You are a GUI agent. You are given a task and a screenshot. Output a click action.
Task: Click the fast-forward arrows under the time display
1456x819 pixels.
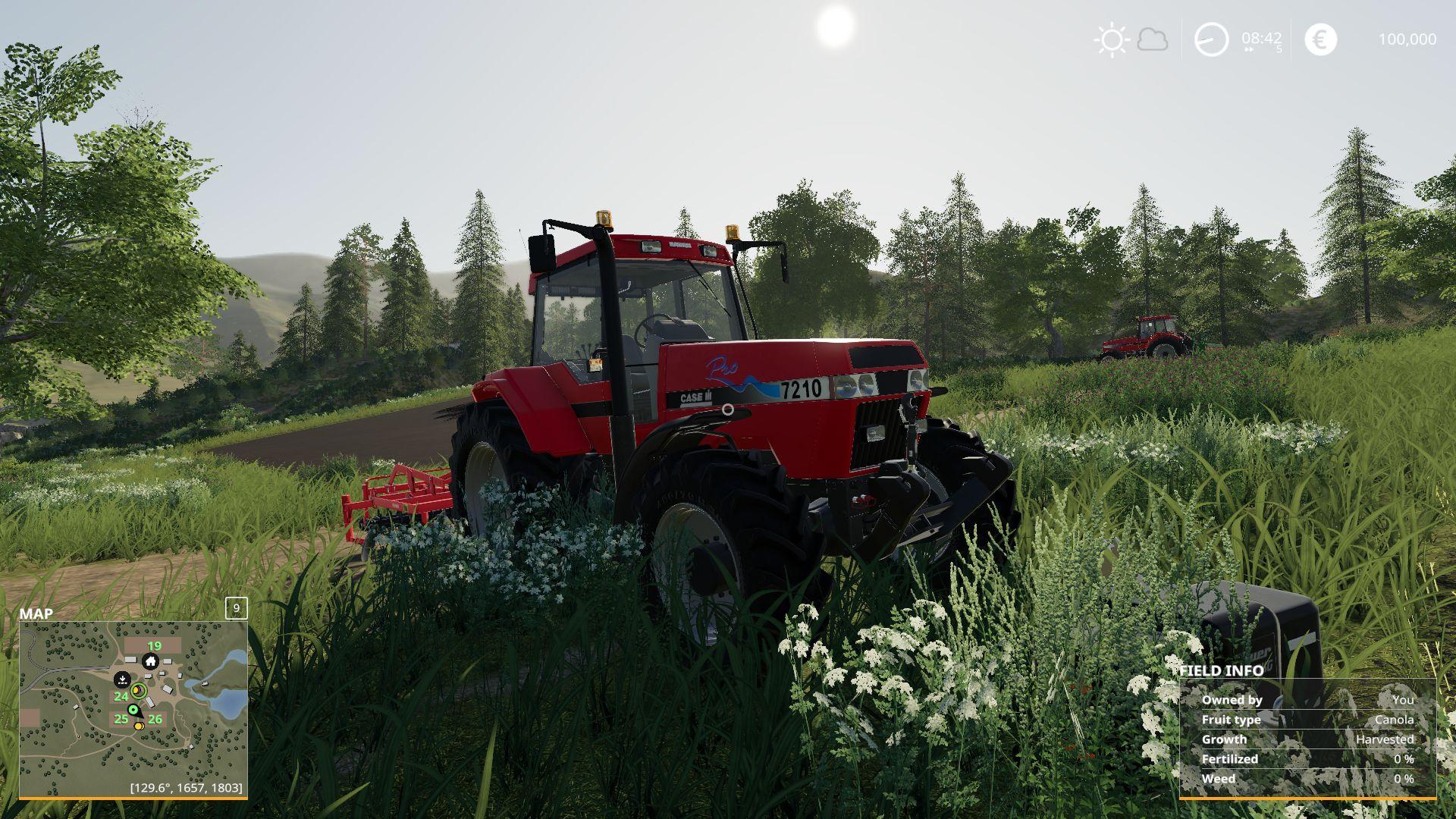pyautogui.click(x=1249, y=49)
